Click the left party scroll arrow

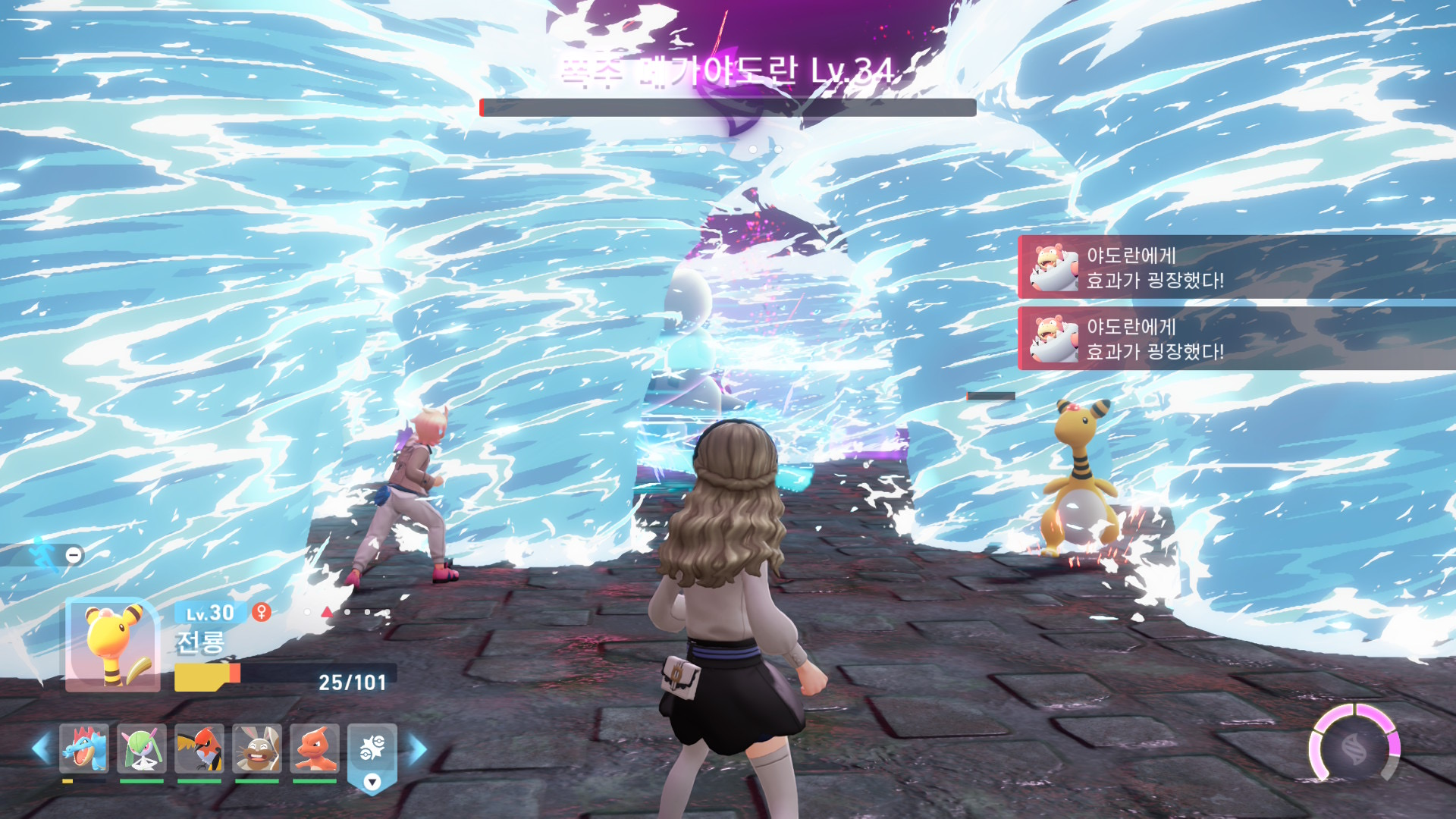(41, 749)
